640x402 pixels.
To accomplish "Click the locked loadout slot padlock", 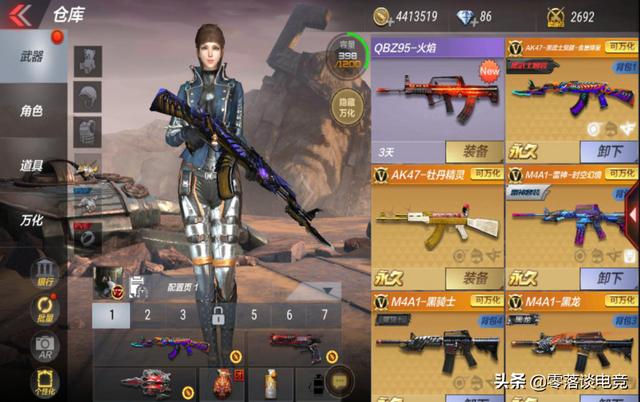I will (217, 316).
